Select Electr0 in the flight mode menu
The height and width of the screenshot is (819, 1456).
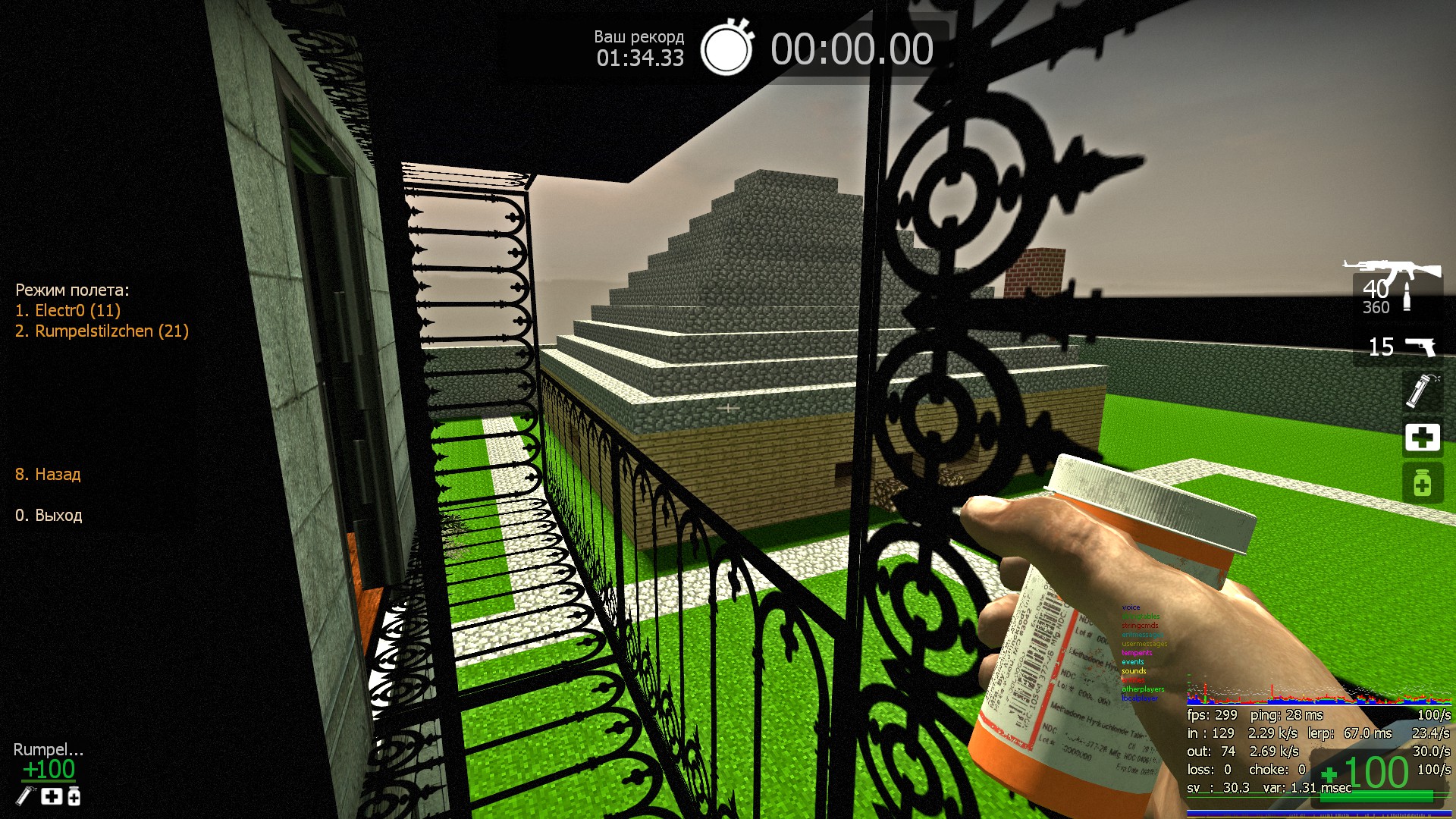tap(67, 310)
